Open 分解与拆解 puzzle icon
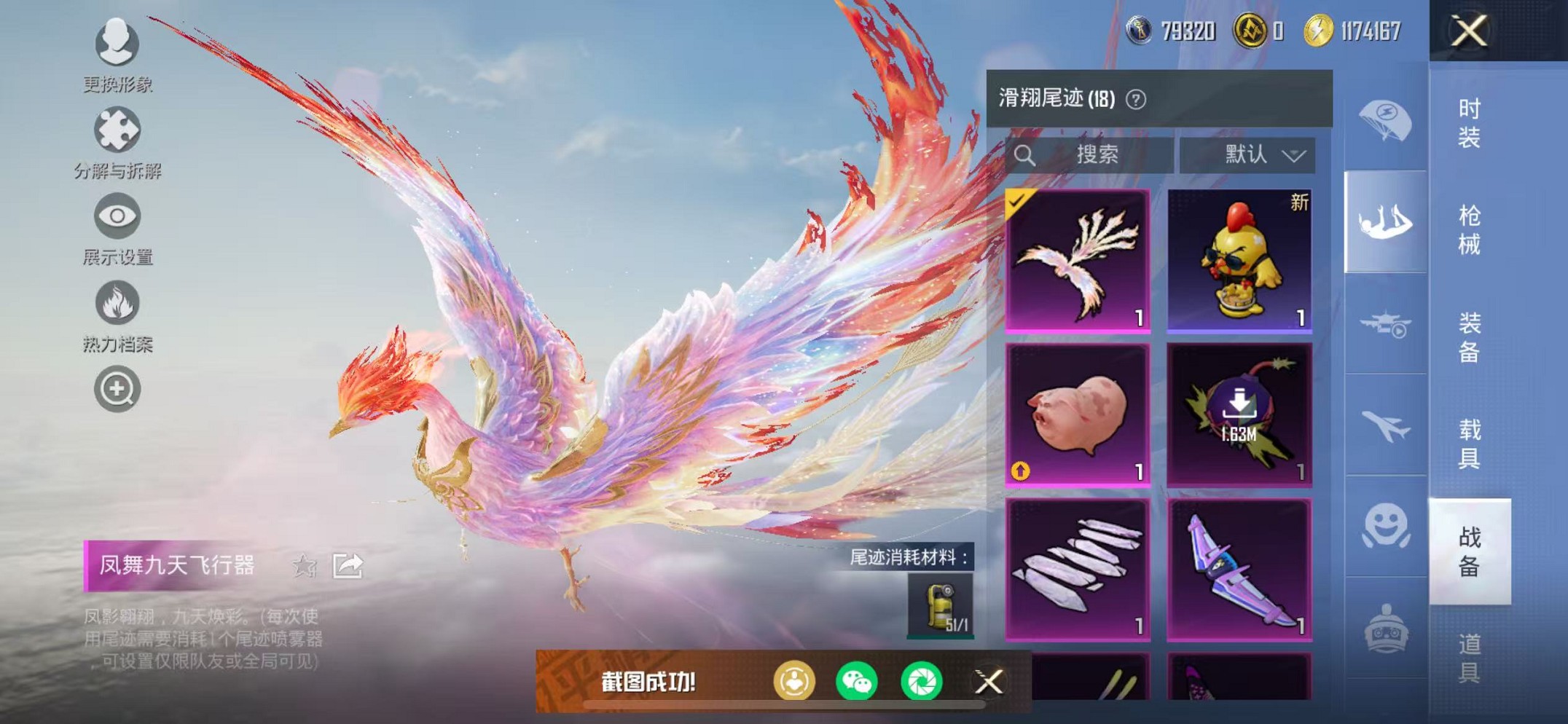 (117, 131)
